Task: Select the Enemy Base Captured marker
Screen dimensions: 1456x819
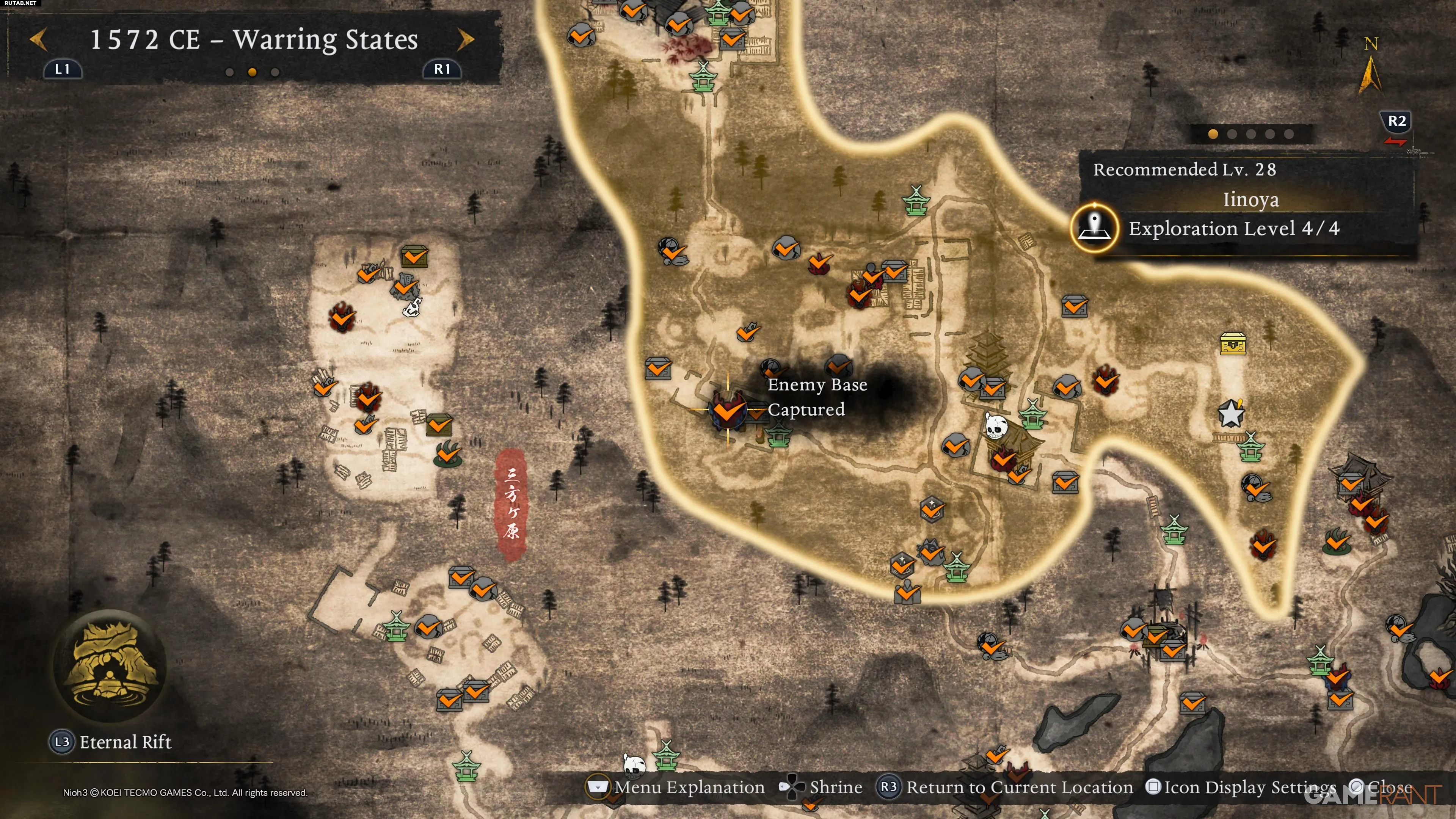Action: (728, 410)
